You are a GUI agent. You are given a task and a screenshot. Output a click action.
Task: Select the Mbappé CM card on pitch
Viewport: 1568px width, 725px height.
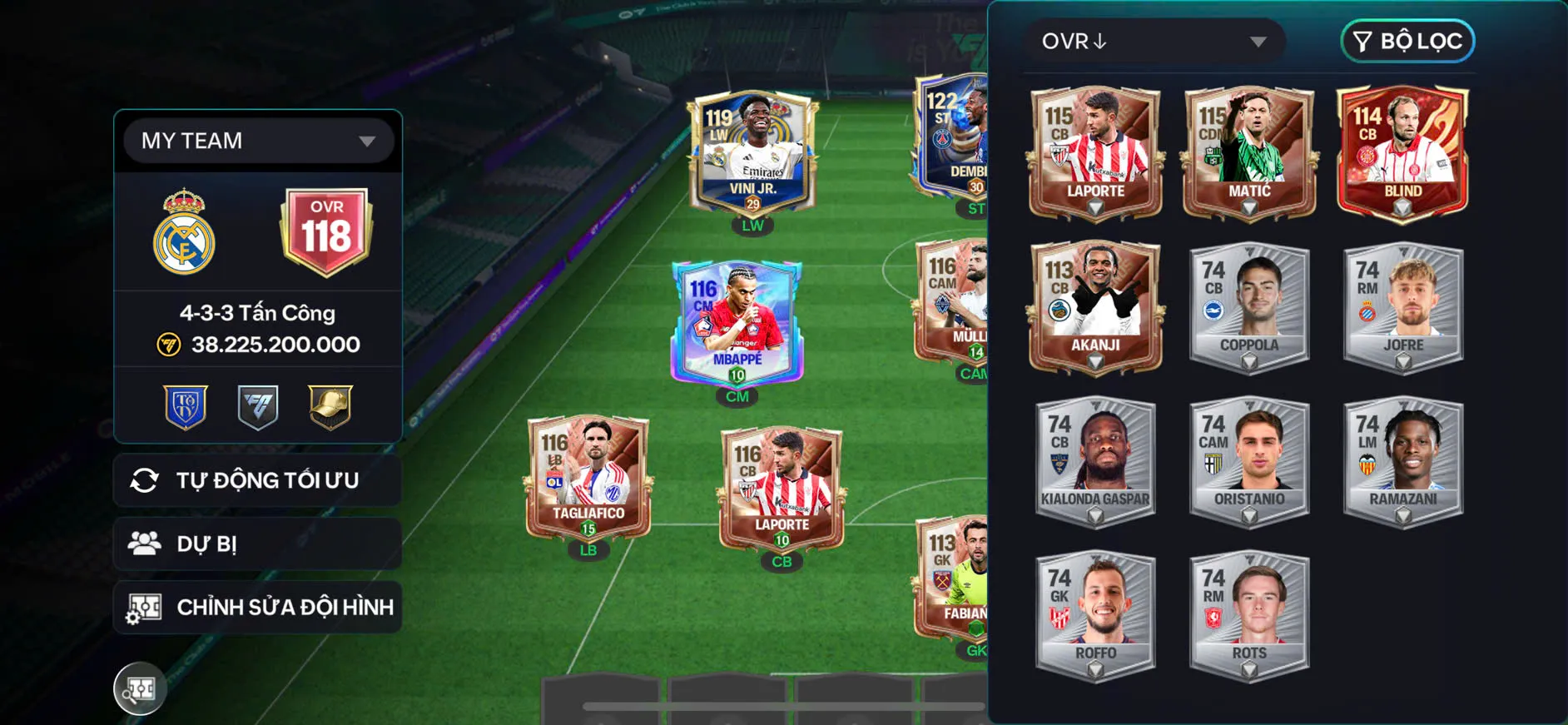coord(737,323)
